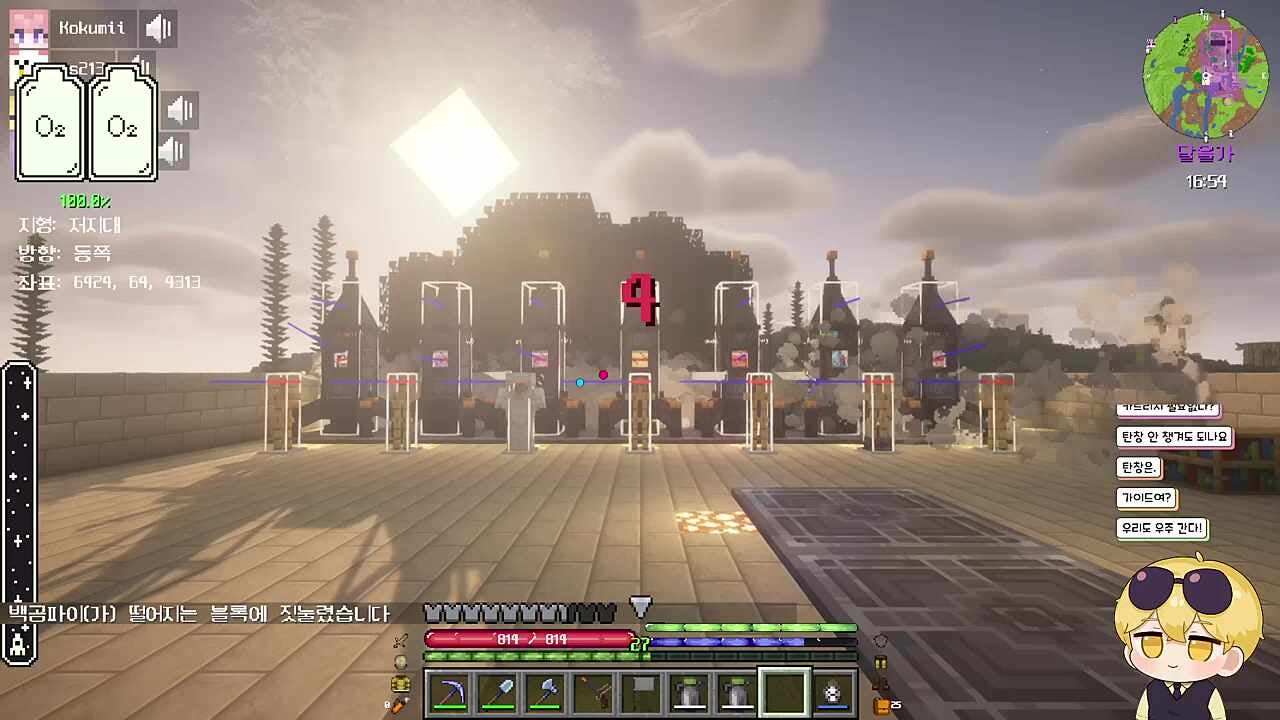Screen dimensions: 1280x720
Task: Click the 가이드여? chat bubble
Action: [x=1144, y=498]
